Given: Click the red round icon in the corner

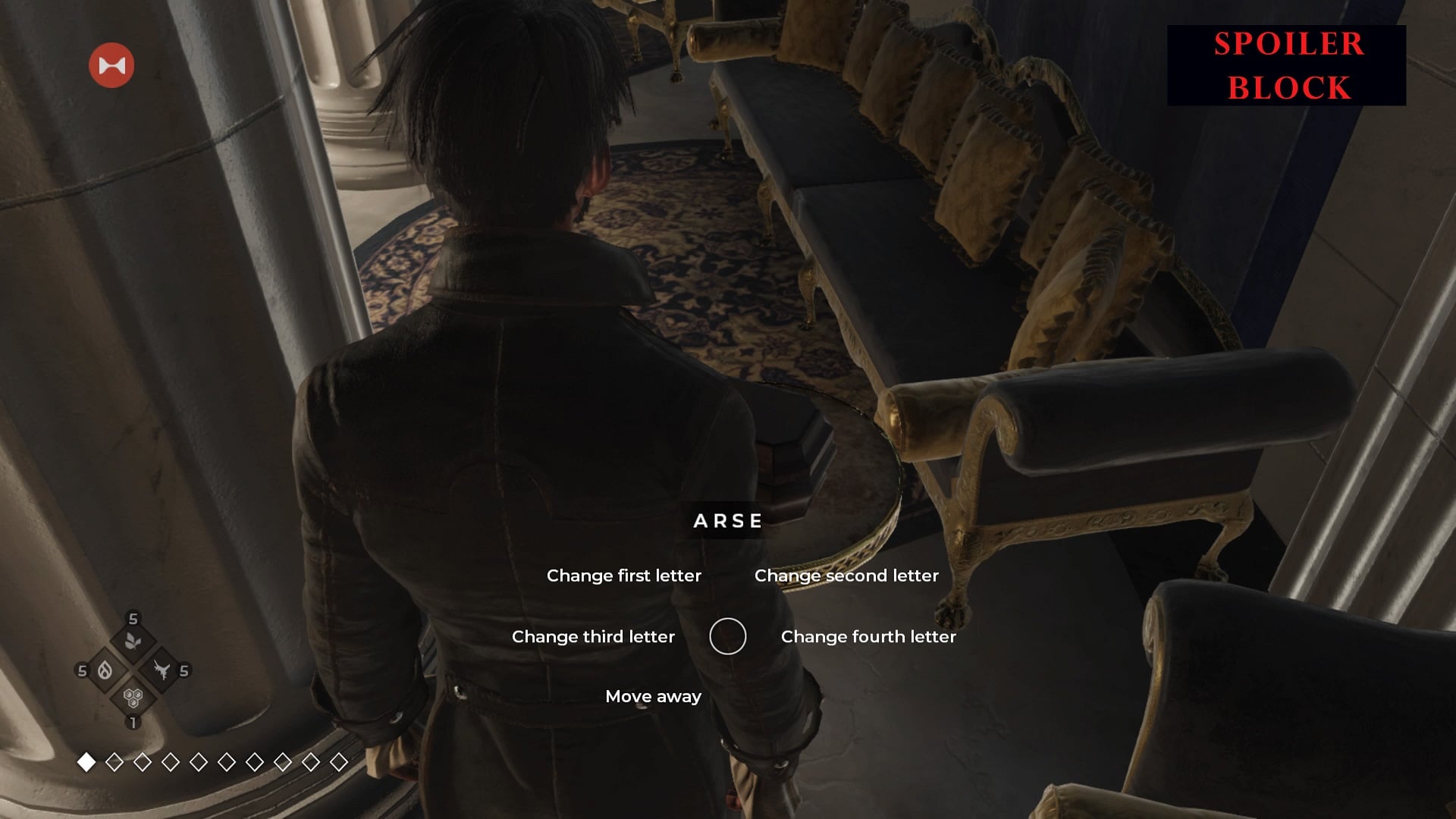Looking at the screenshot, I should click(111, 65).
